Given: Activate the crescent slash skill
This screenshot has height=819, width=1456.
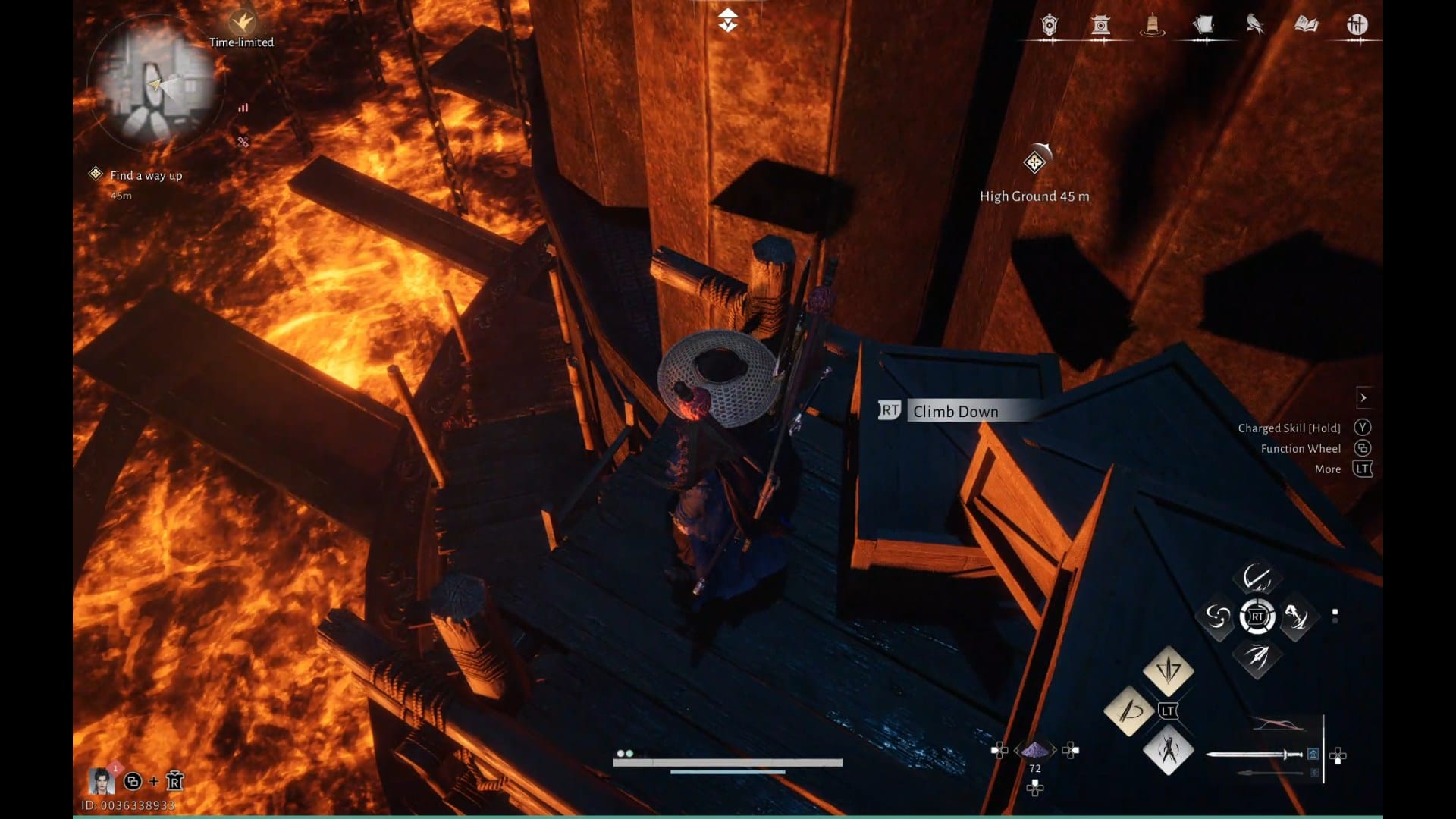Looking at the screenshot, I should tap(1257, 579).
